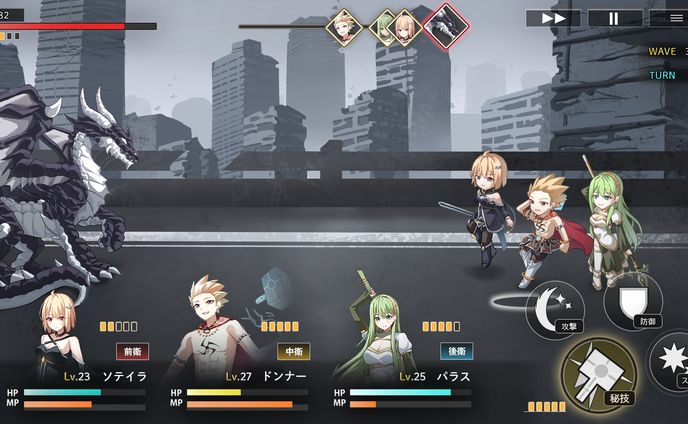Open the starburst skill command
This screenshot has width=688, height=424.
673,362
